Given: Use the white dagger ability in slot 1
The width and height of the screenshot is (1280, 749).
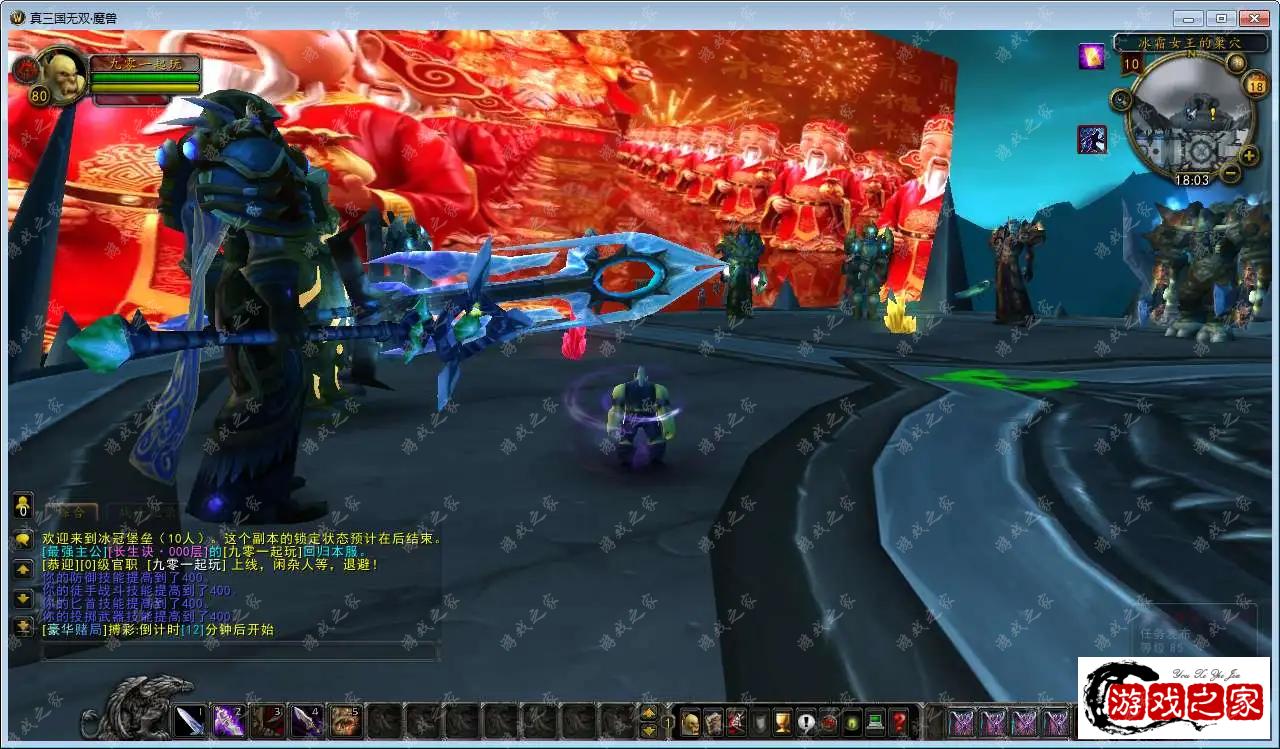Looking at the screenshot, I should point(190,720).
